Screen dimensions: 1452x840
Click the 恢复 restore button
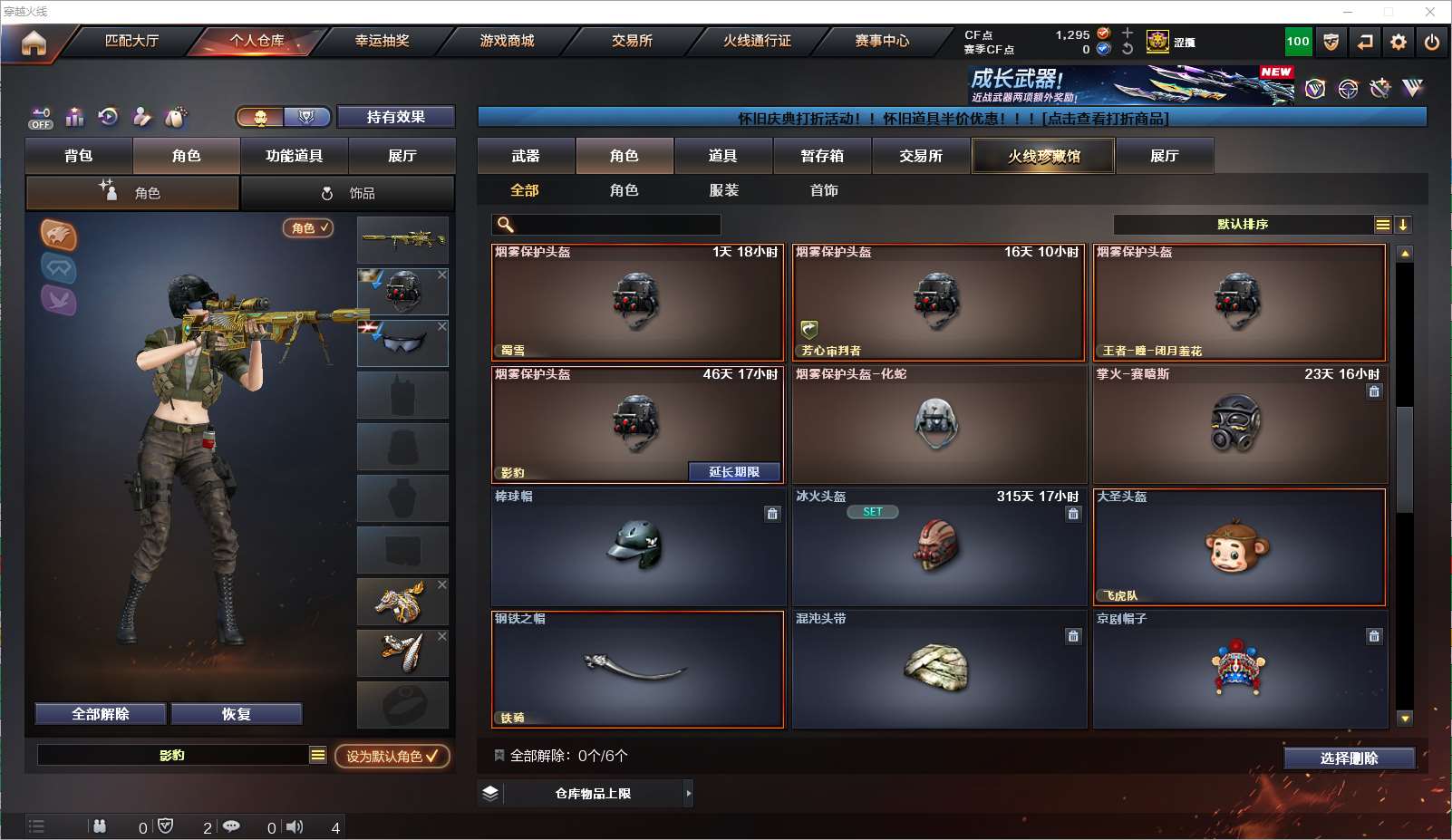point(236,714)
